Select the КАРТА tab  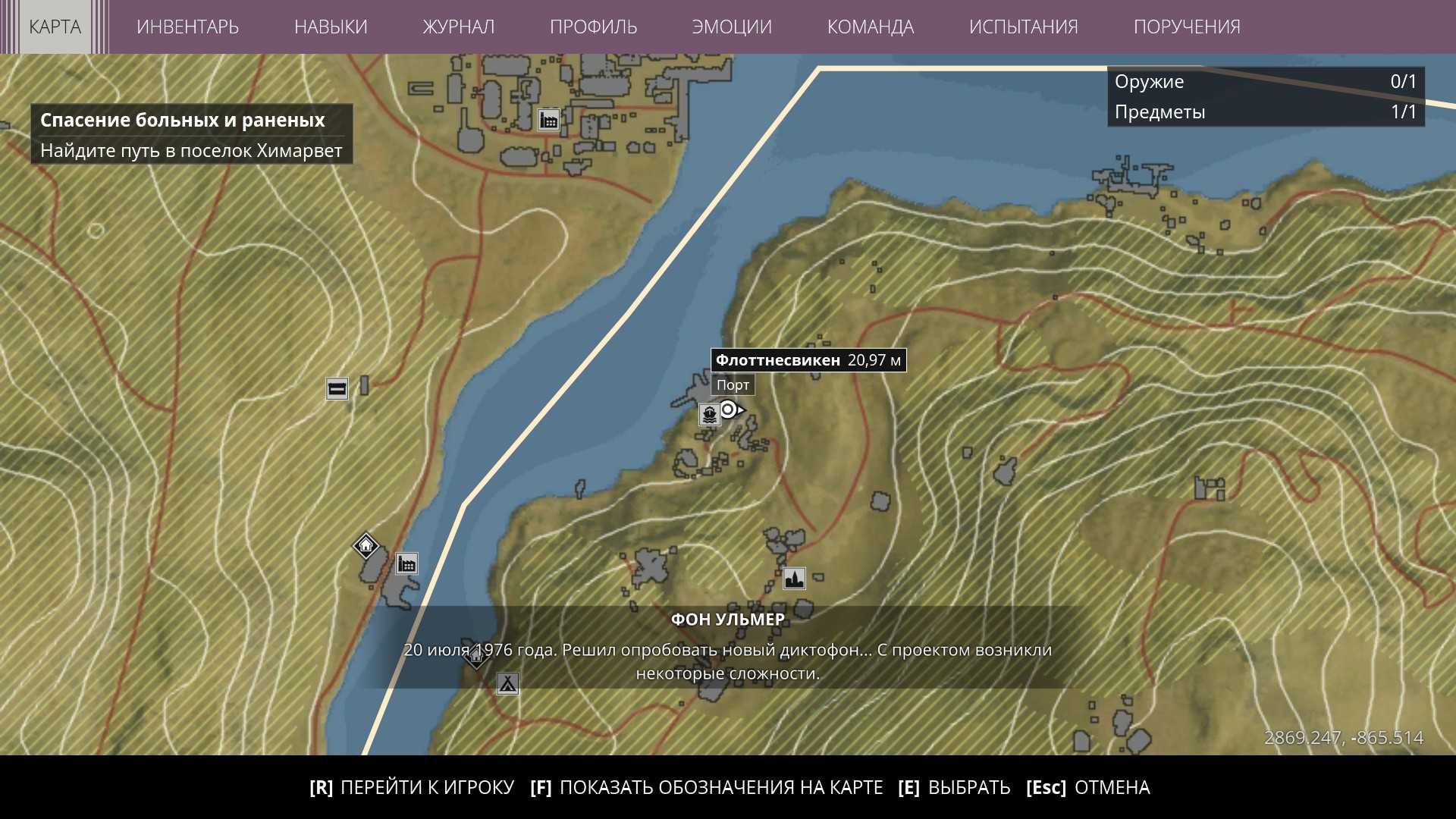55,27
